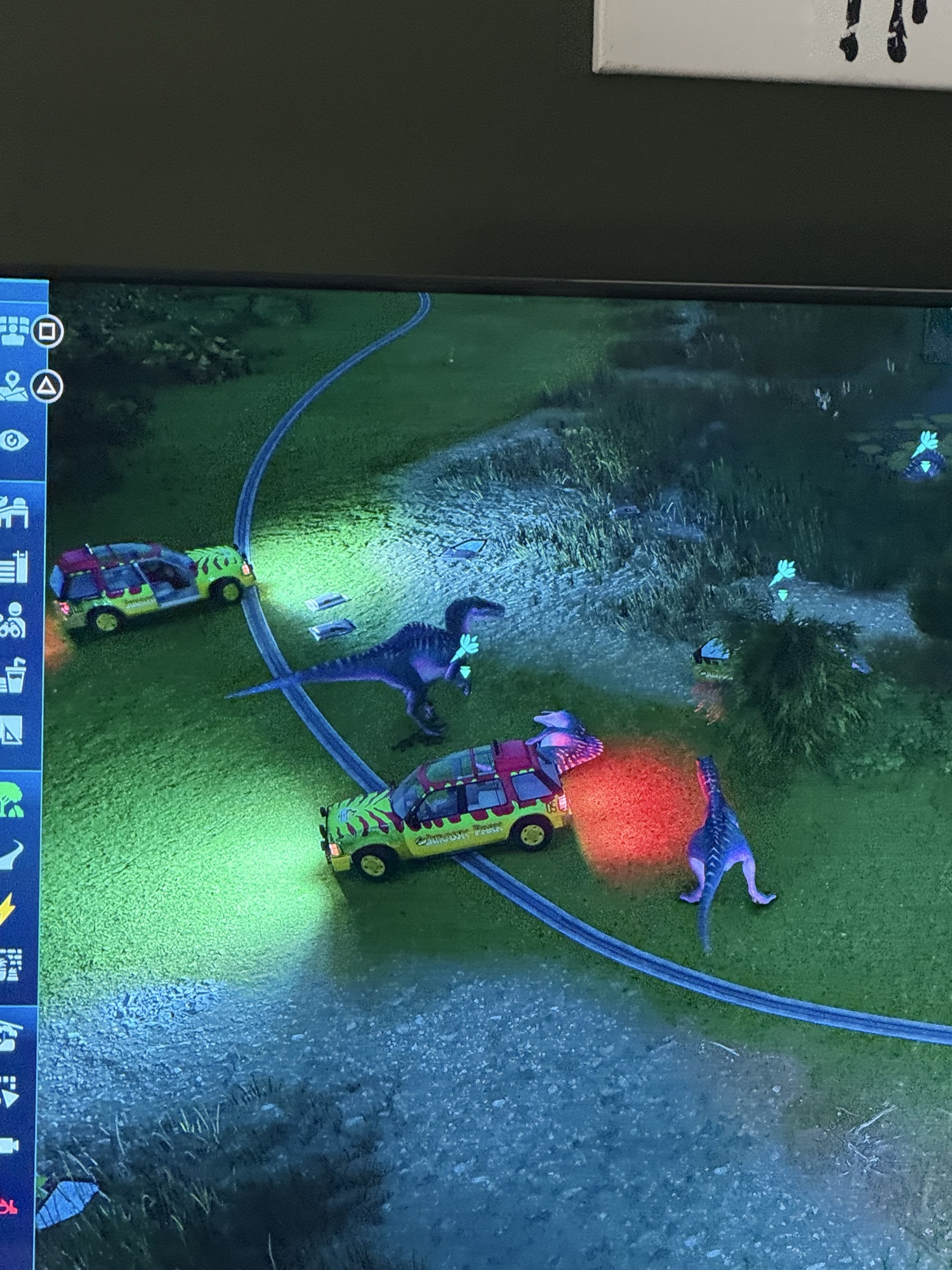Select the list and tower build category
The width and height of the screenshot is (952, 1270).
13,567
